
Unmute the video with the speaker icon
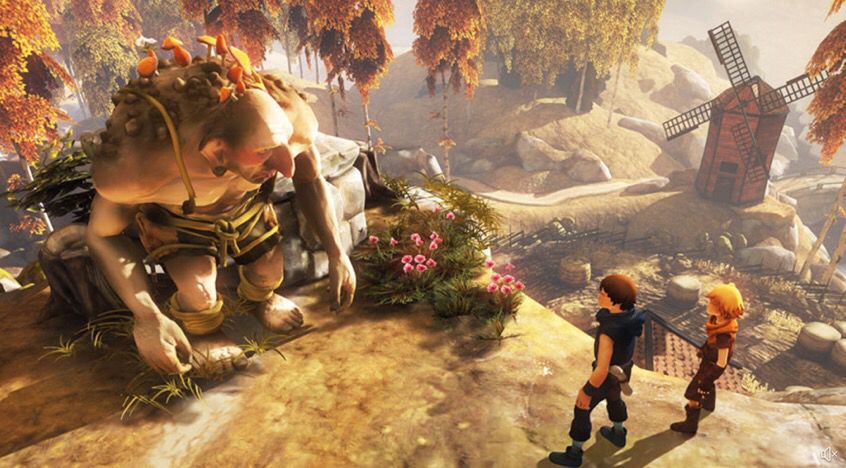click(x=828, y=454)
